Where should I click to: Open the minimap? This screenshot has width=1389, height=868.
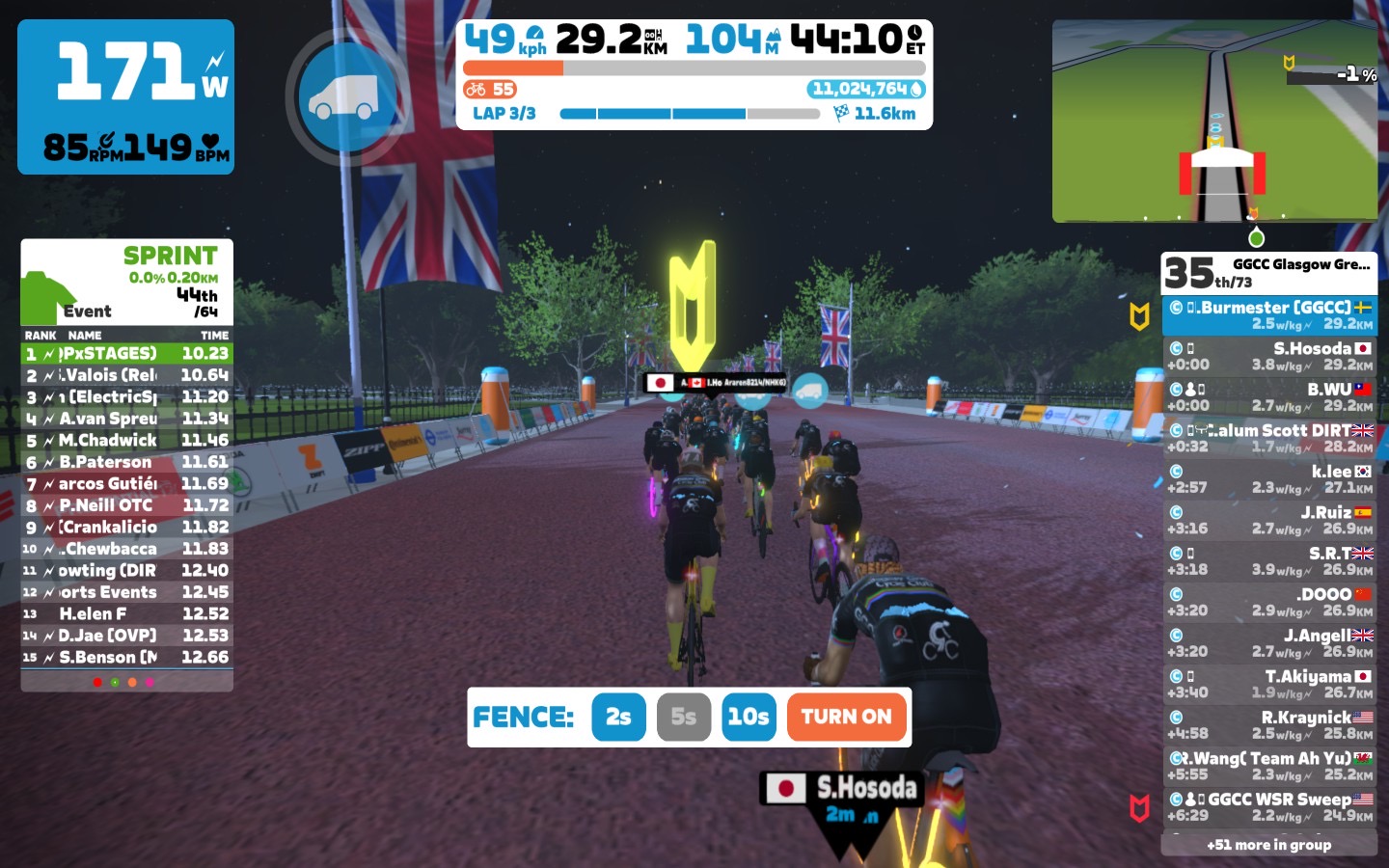pyautogui.click(x=1213, y=122)
